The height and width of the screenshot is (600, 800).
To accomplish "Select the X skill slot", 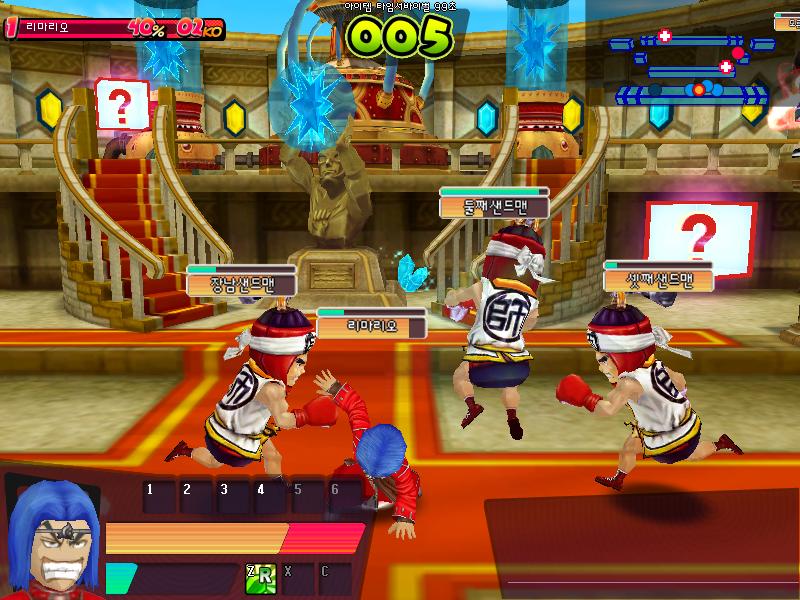I will (297, 578).
